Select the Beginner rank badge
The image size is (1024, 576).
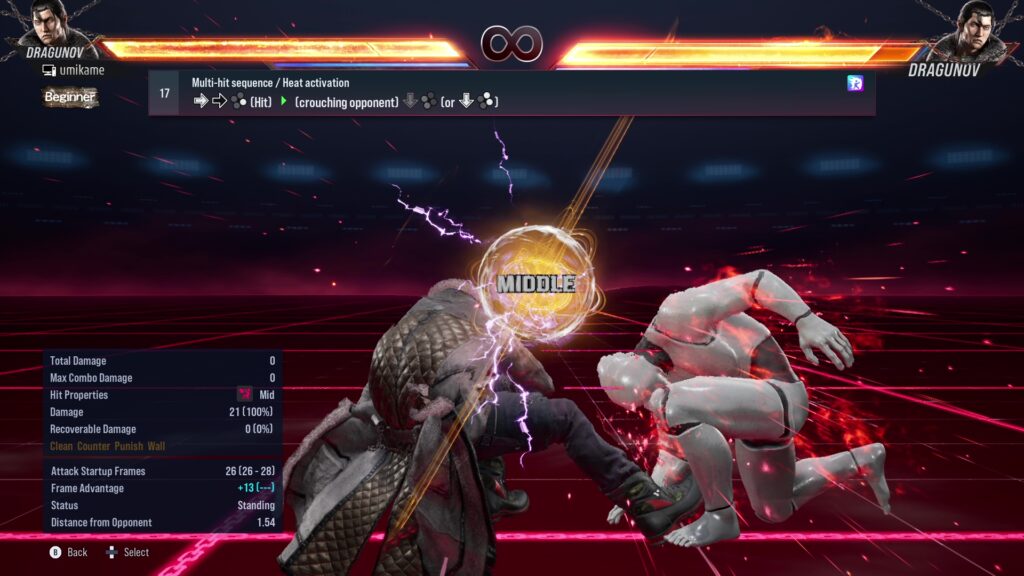coord(70,97)
